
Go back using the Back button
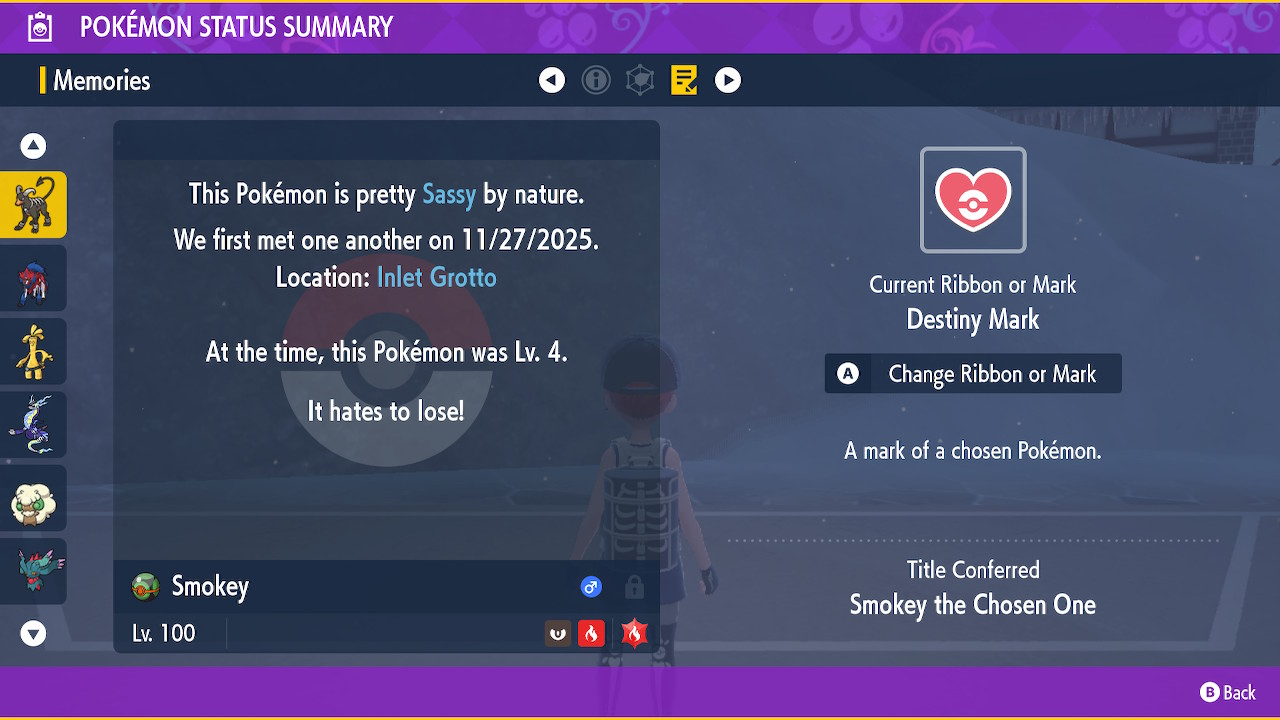pos(1228,692)
